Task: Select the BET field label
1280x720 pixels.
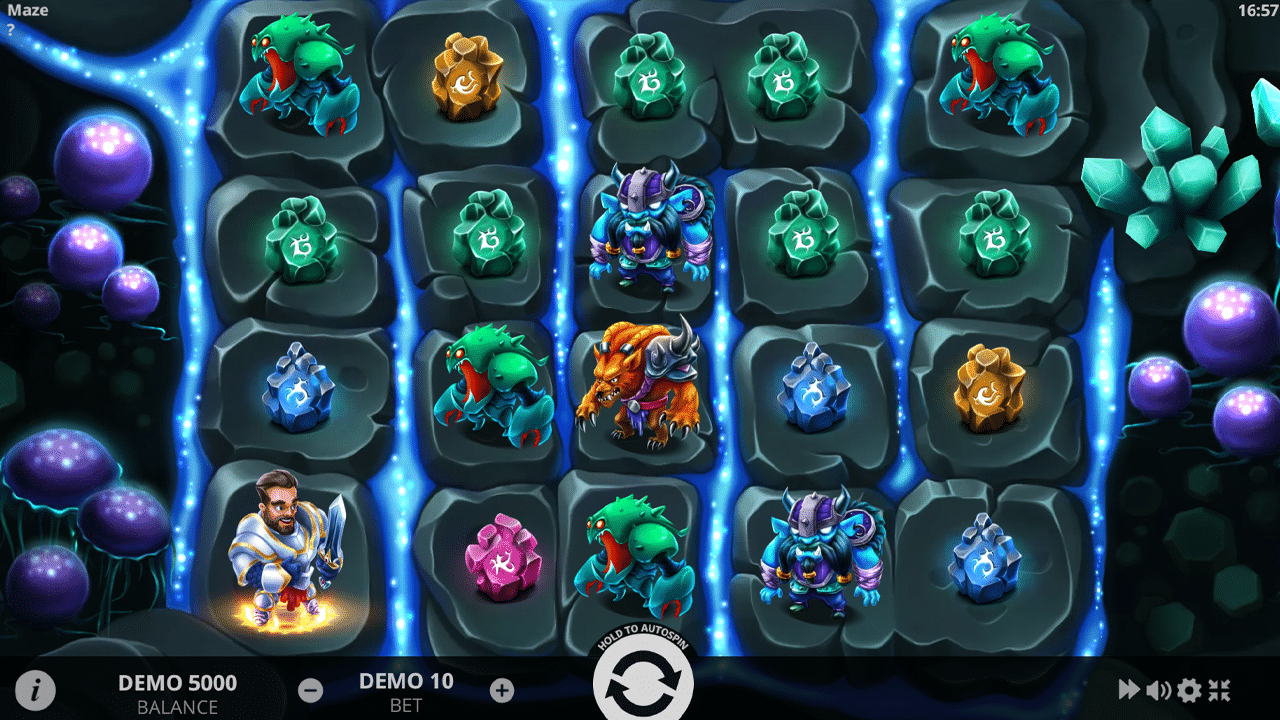Action: click(x=406, y=704)
